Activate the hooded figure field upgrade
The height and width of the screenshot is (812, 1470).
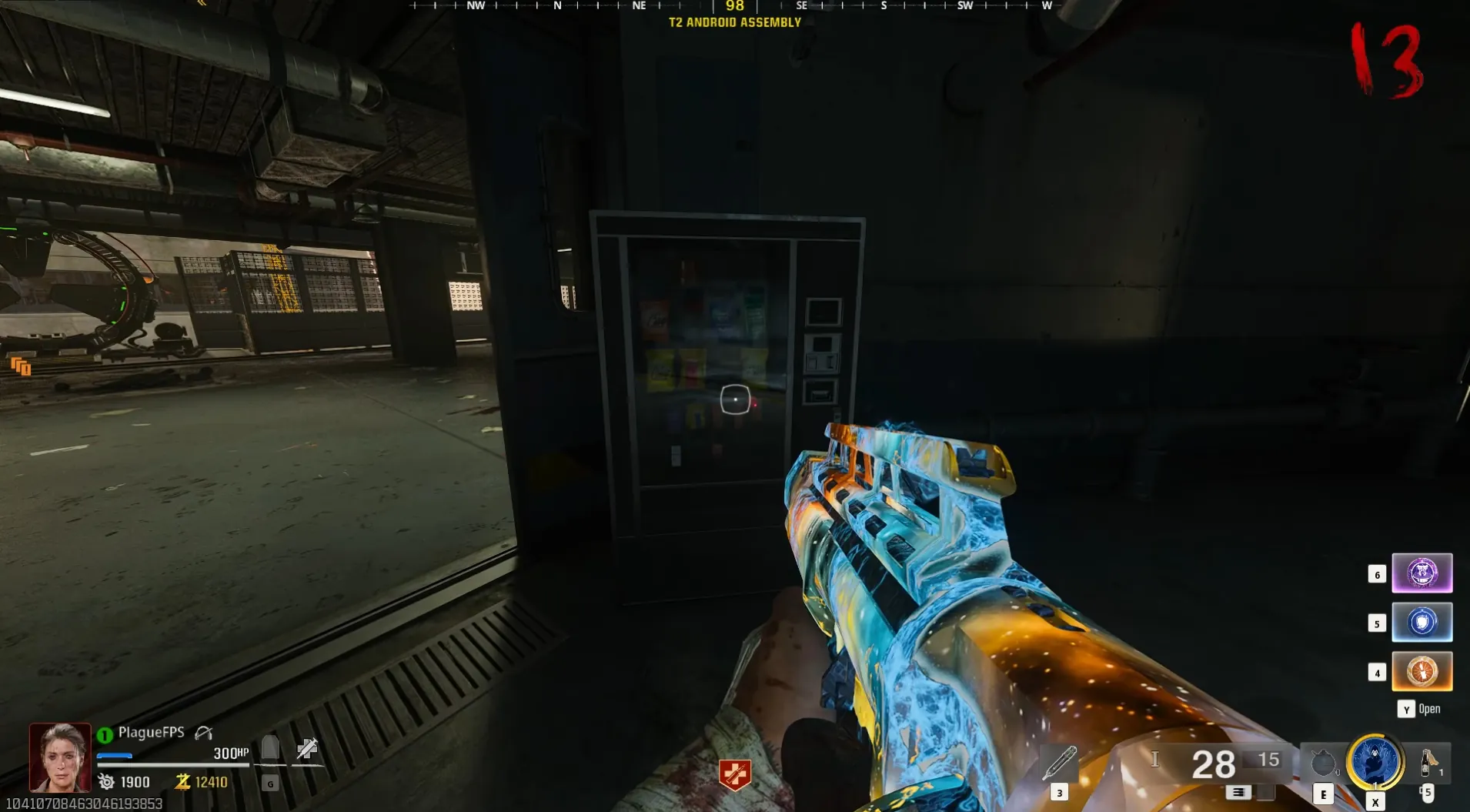pos(1375,762)
